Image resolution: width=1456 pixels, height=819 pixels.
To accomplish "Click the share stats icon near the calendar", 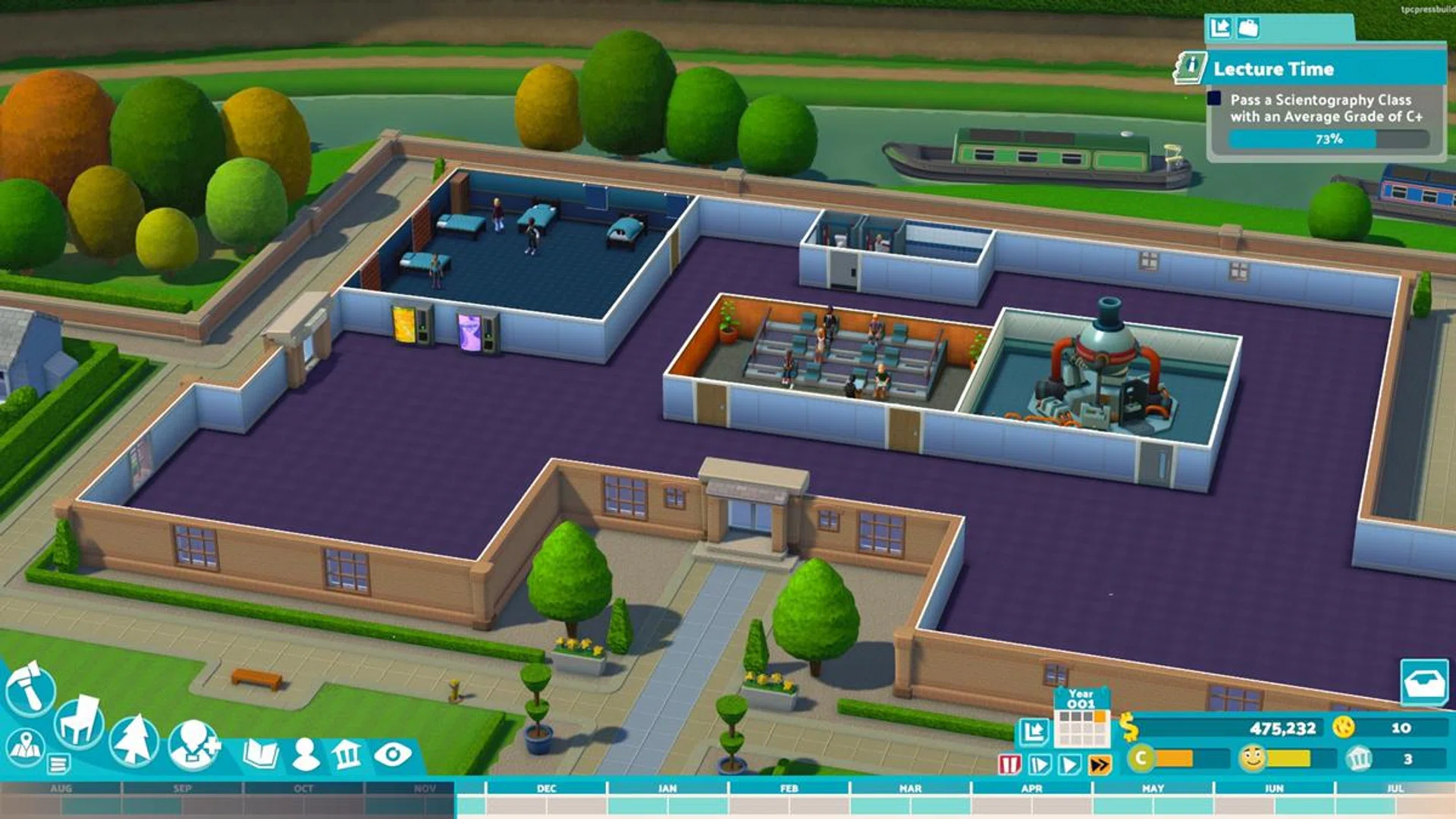I will tap(1035, 732).
